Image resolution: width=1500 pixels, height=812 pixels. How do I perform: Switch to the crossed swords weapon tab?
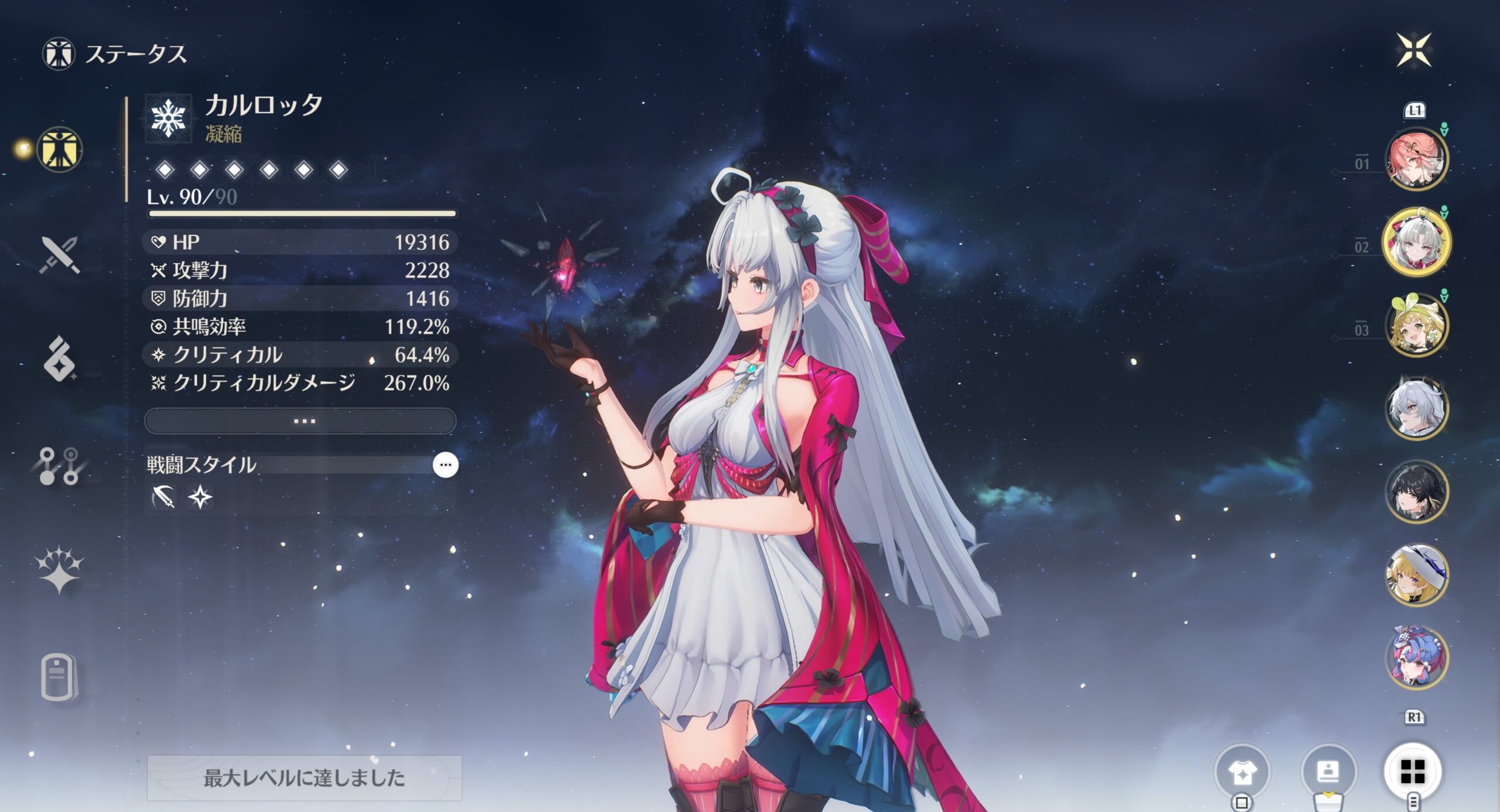(x=59, y=255)
